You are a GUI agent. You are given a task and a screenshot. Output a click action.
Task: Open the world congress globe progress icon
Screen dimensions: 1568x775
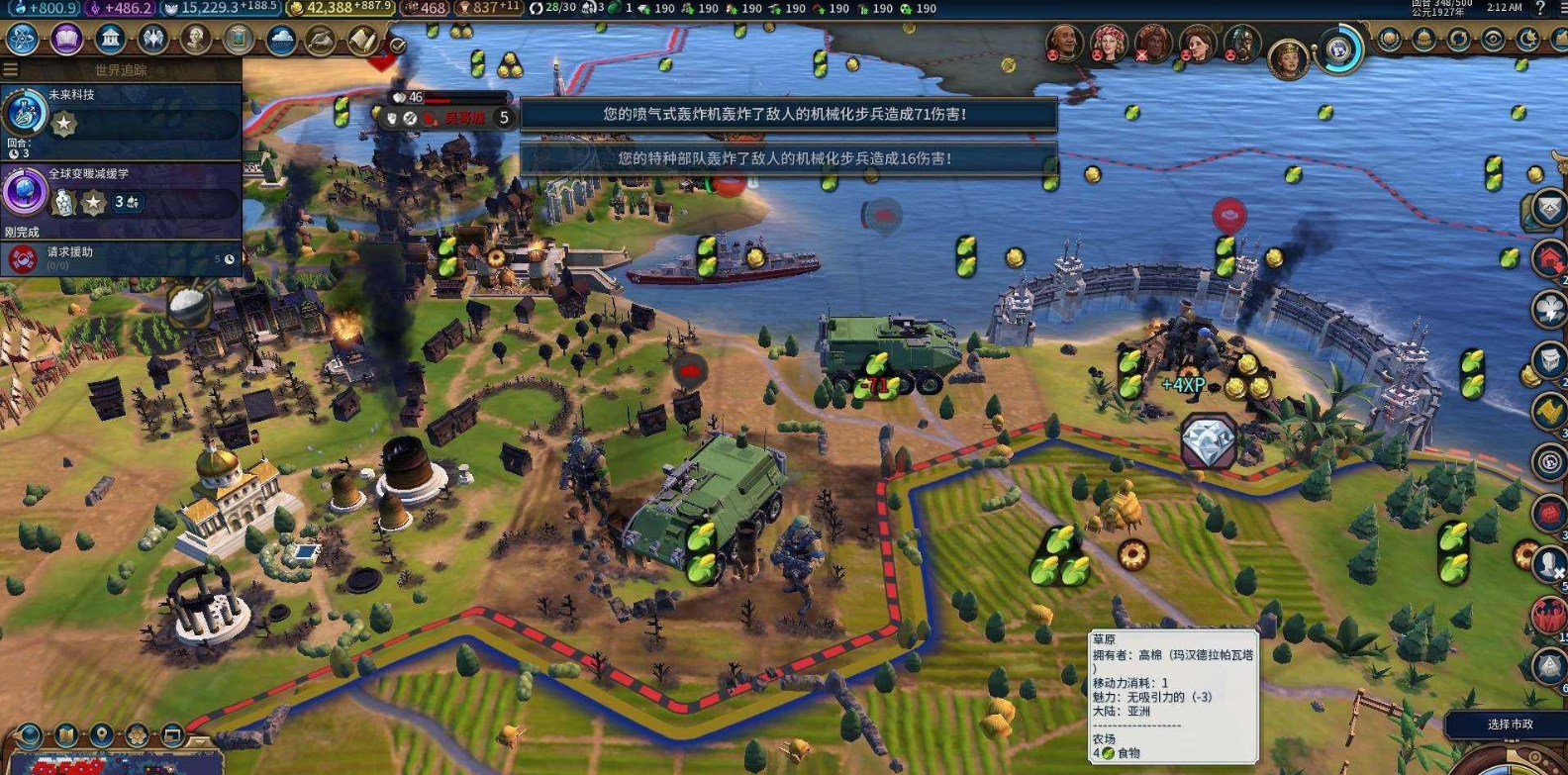tap(1339, 48)
